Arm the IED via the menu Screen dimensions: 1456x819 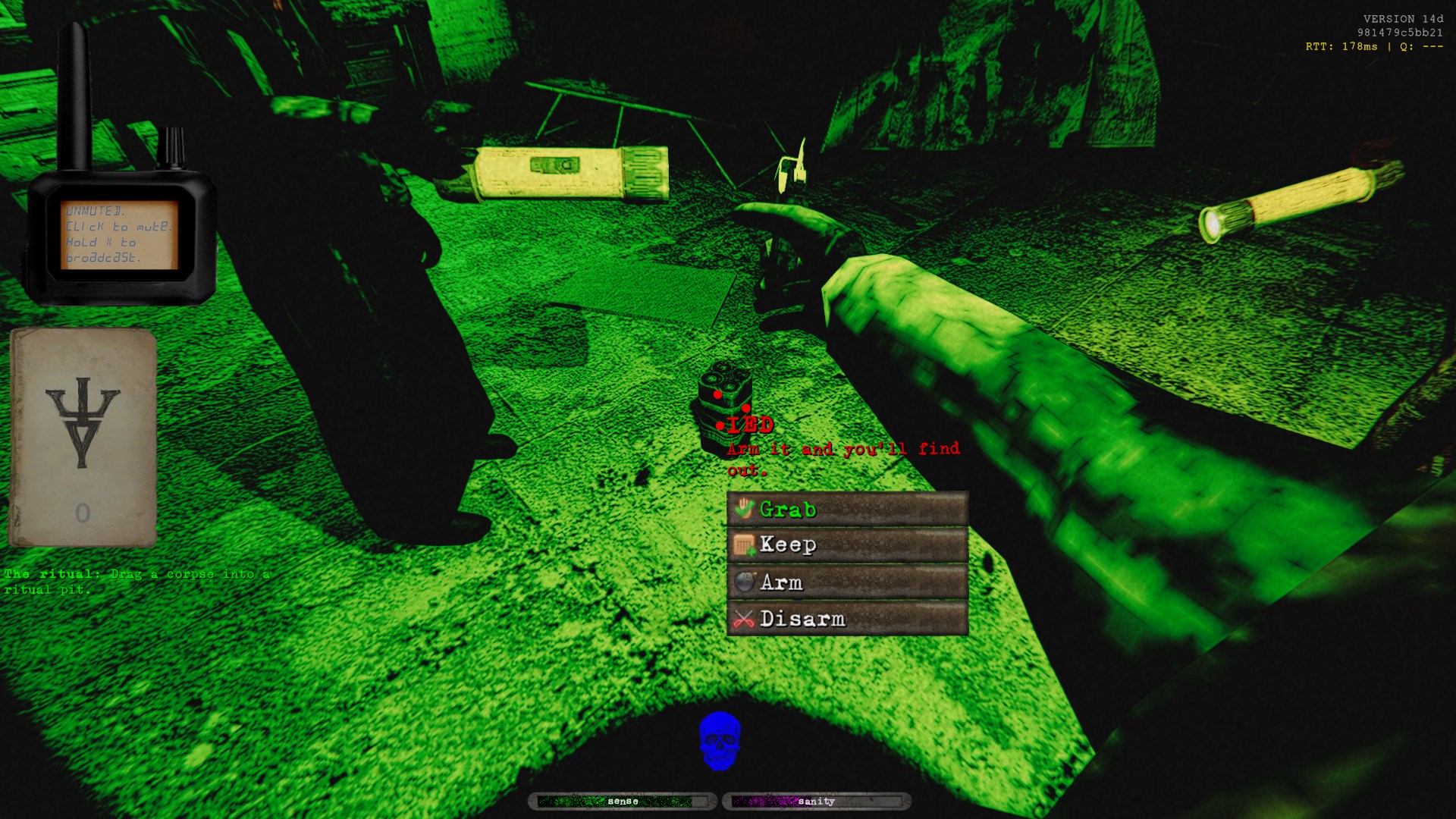(x=847, y=582)
